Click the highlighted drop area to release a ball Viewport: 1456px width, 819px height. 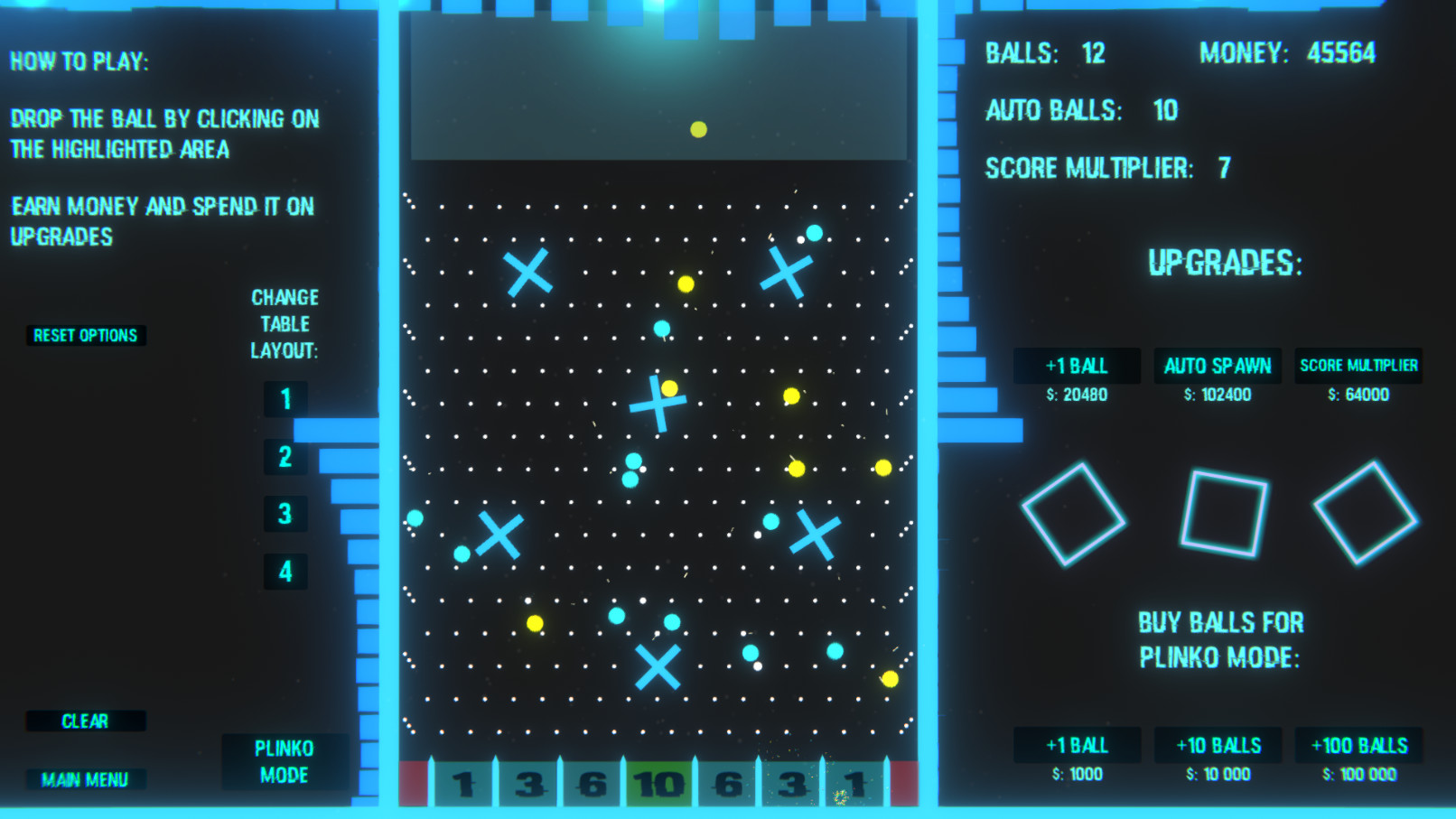(658, 90)
